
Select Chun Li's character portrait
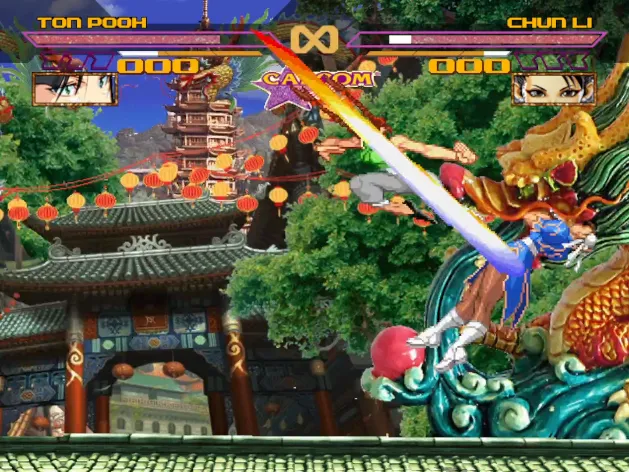point(553,89)
